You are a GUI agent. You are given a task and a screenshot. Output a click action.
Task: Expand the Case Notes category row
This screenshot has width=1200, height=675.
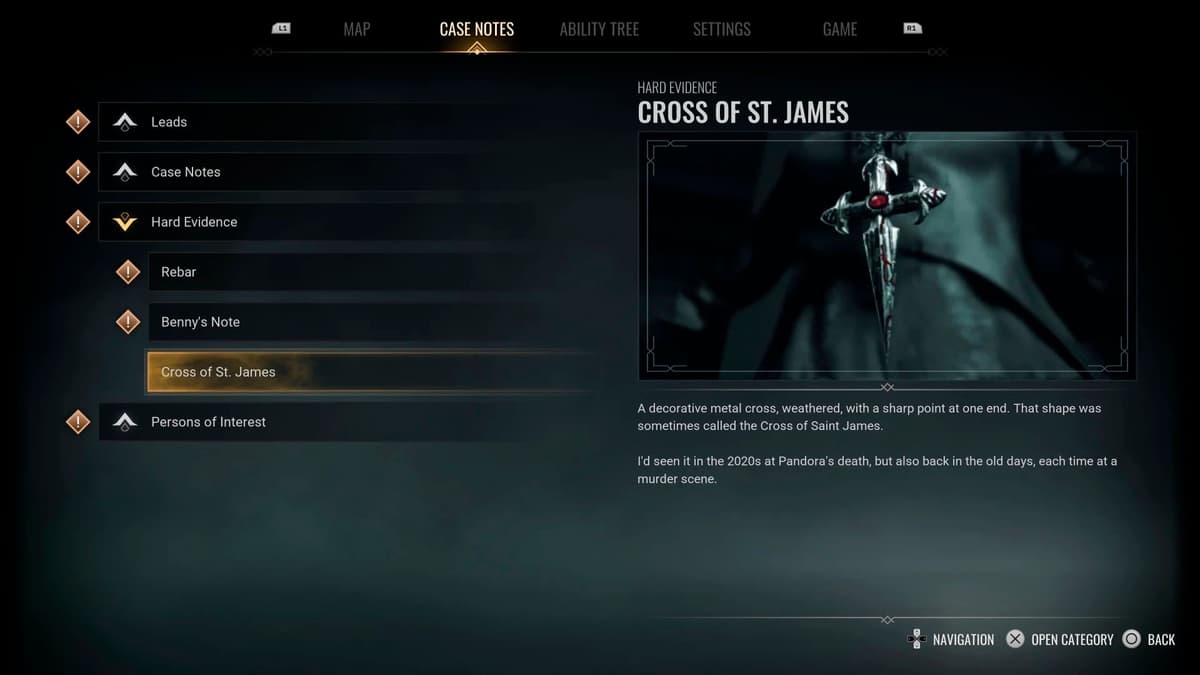186,172
